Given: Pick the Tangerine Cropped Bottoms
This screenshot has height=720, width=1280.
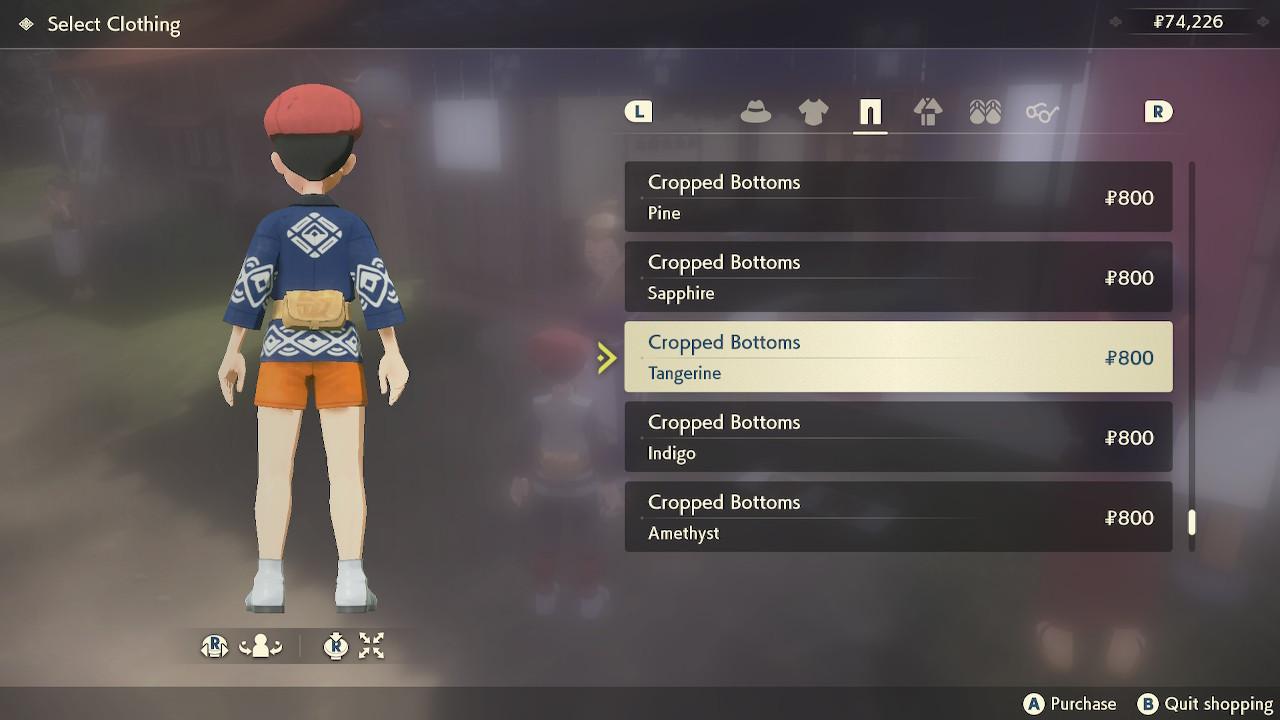Looking at the screenshot, I should (898, 357).
